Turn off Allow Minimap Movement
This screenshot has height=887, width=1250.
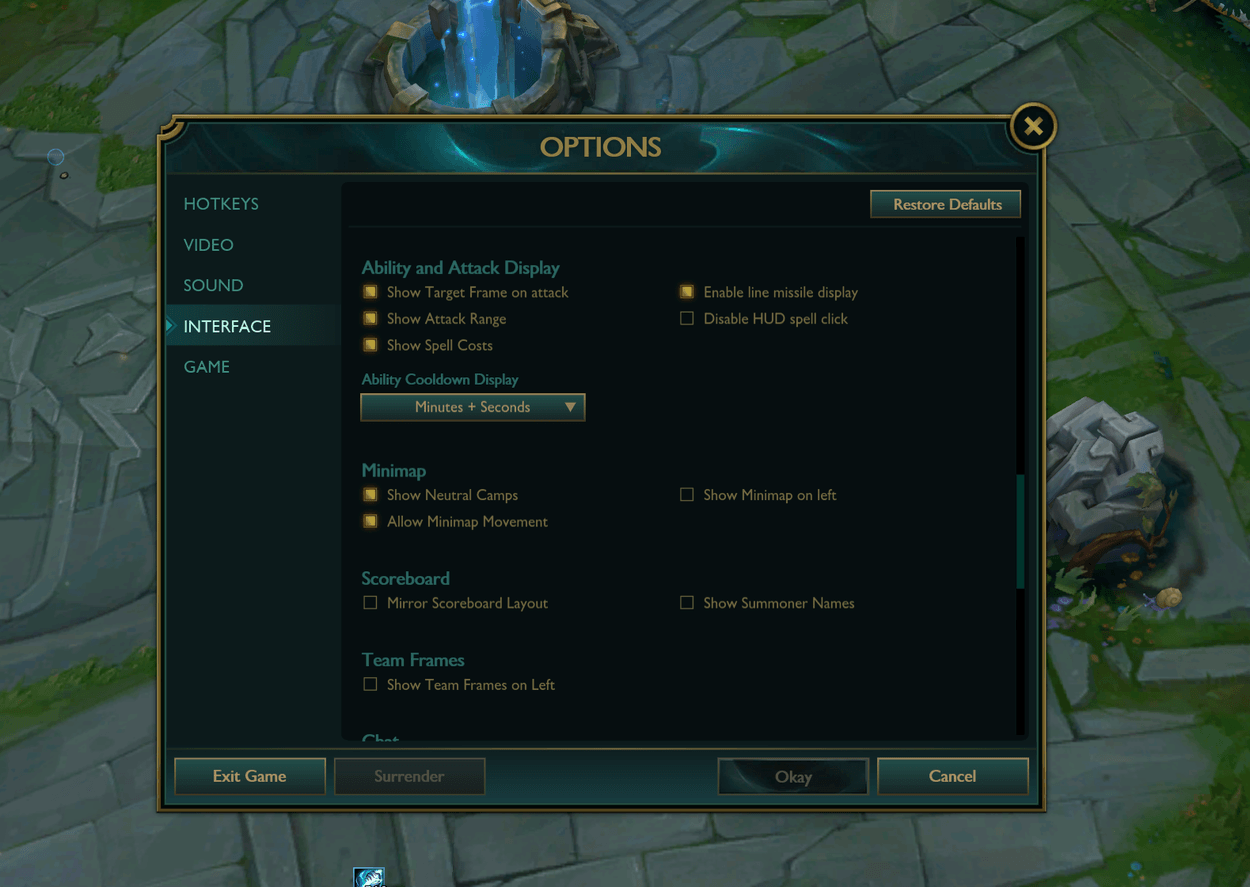pyautogui.click(x=371, y=522)
